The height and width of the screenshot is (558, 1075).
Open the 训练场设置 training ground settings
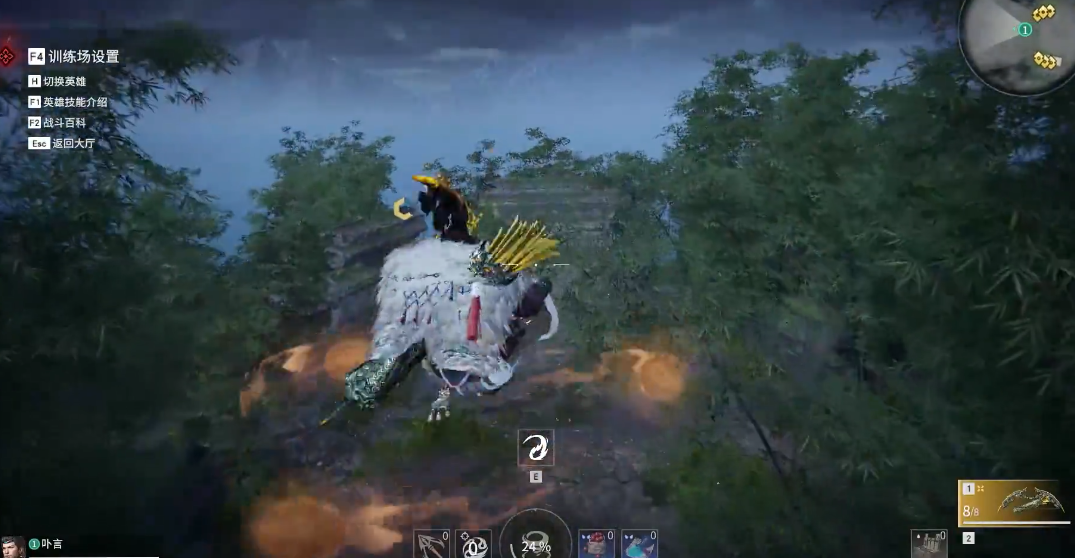[x=82, y=57]
